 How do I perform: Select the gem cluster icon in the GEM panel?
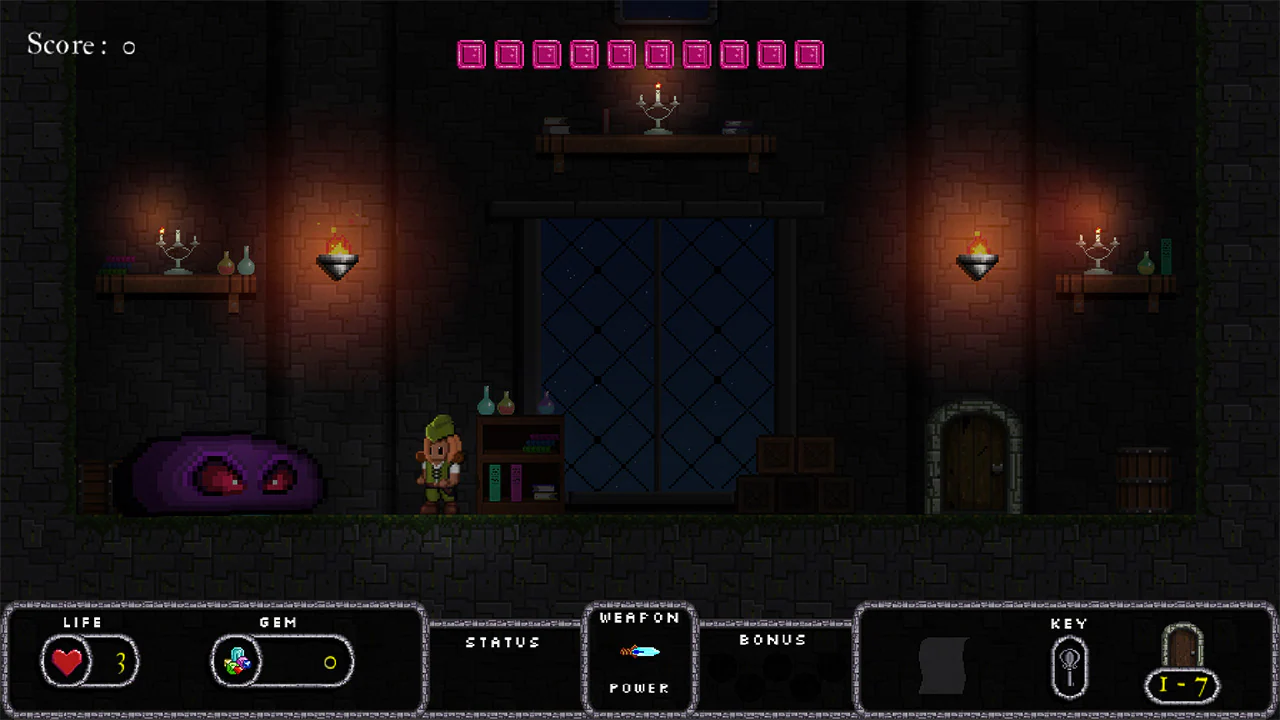[x=237, y=661]
